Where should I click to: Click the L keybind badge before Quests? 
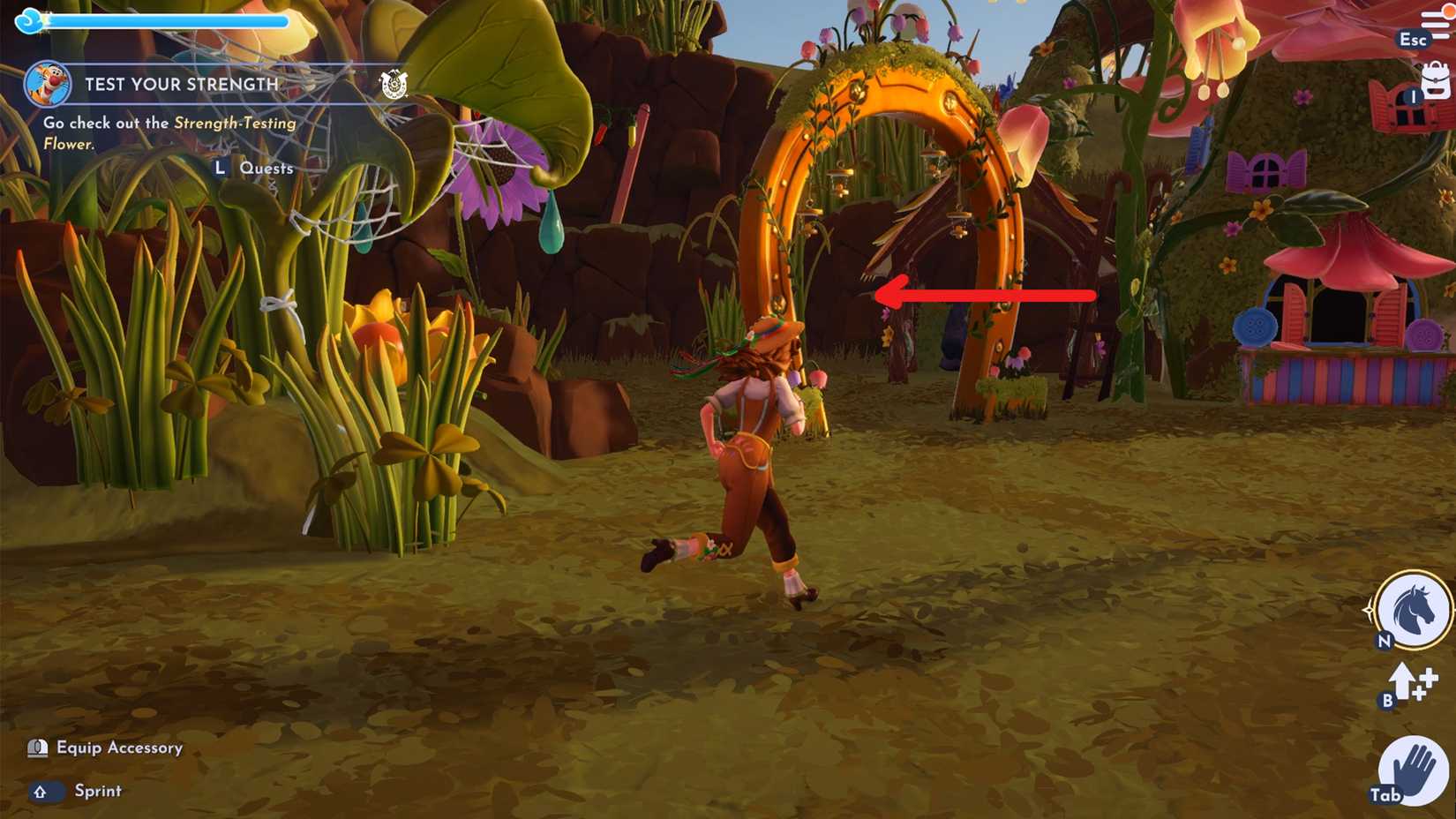pos(220,167)
